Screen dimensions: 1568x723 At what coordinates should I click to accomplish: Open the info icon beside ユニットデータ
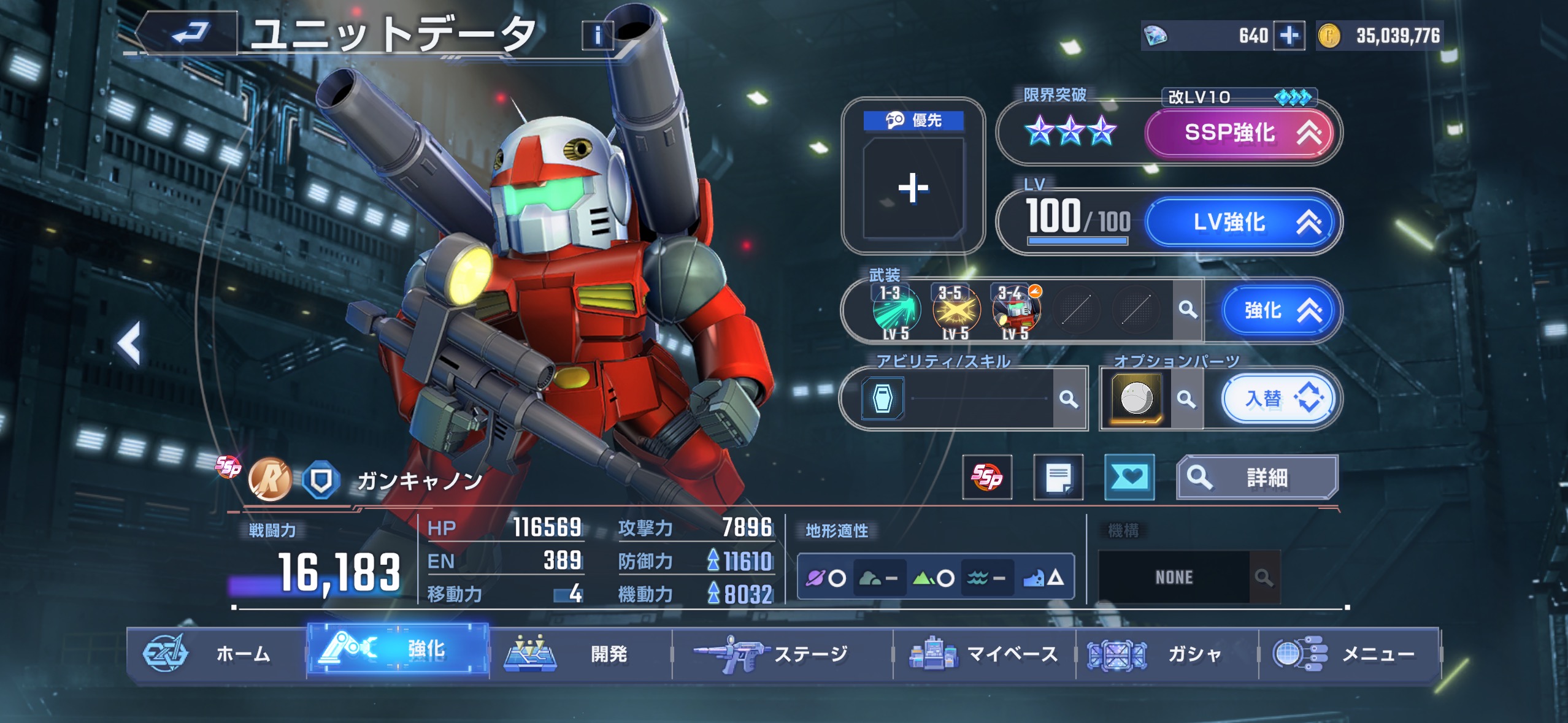pos(597,36)
